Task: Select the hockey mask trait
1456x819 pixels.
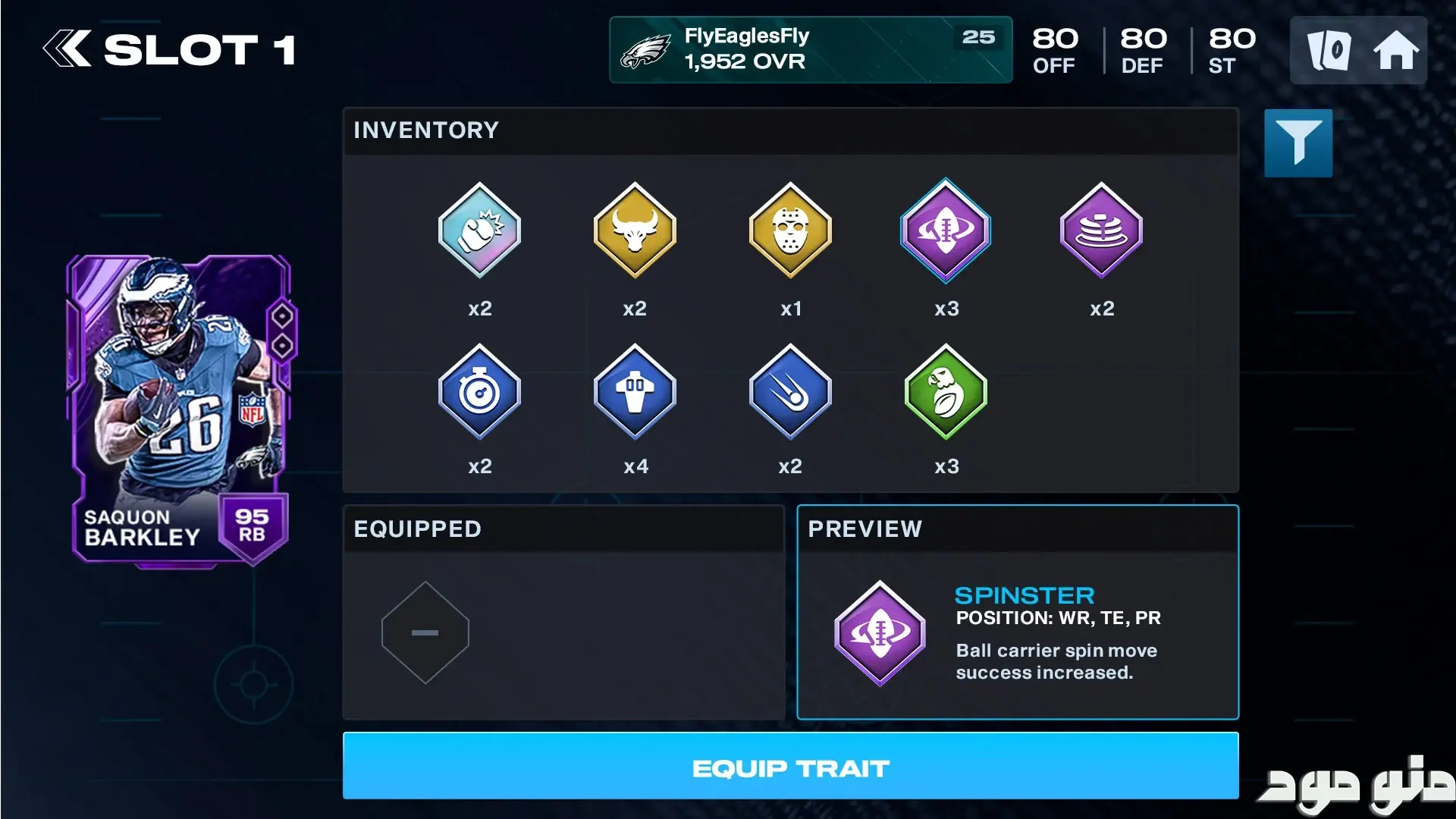Action: pos(790,231)
